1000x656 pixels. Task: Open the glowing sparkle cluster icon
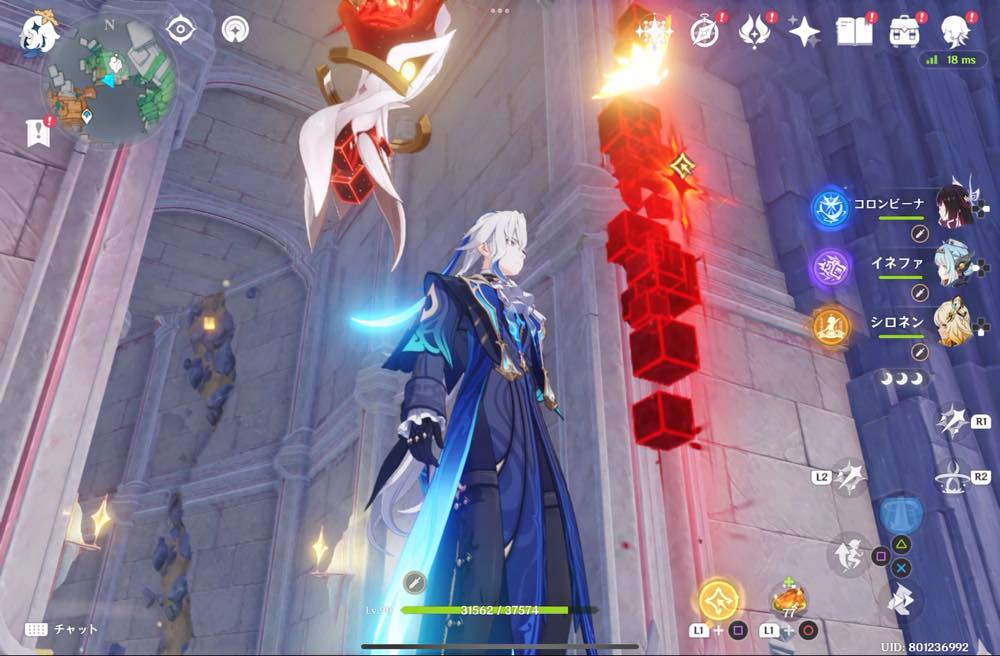654,31
